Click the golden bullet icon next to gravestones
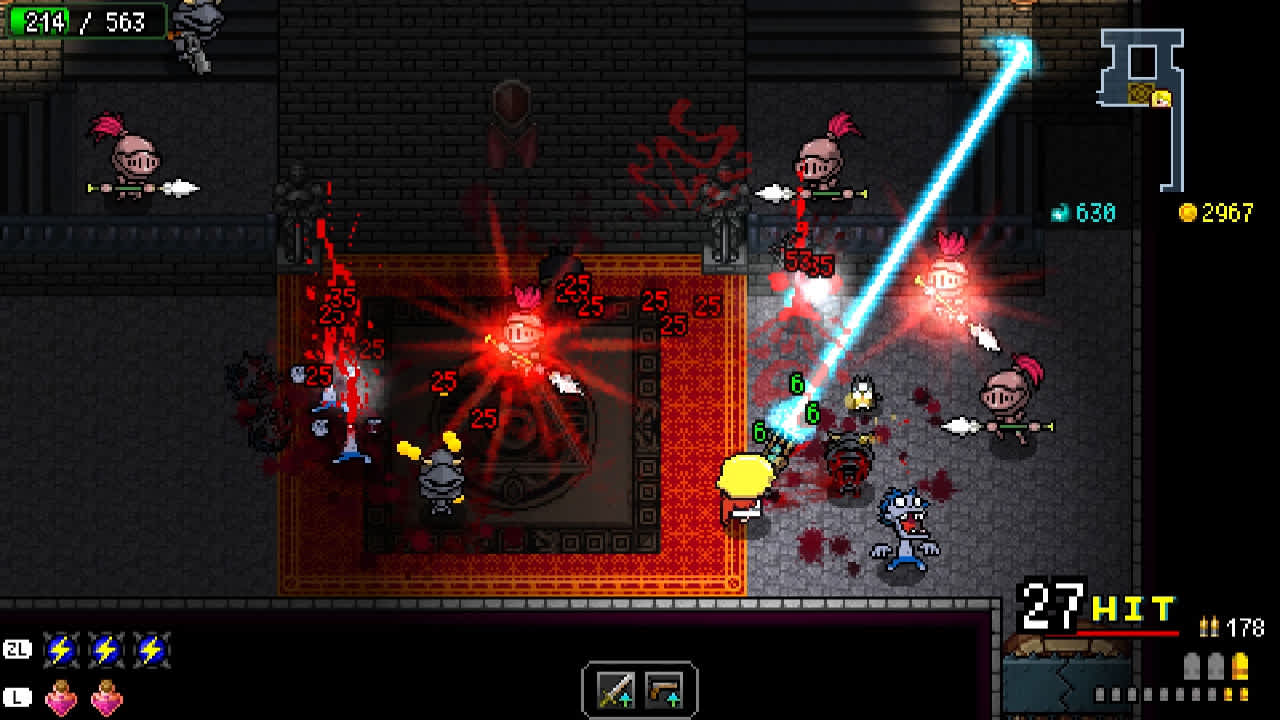1280x720 pixels. (1240, 666)
